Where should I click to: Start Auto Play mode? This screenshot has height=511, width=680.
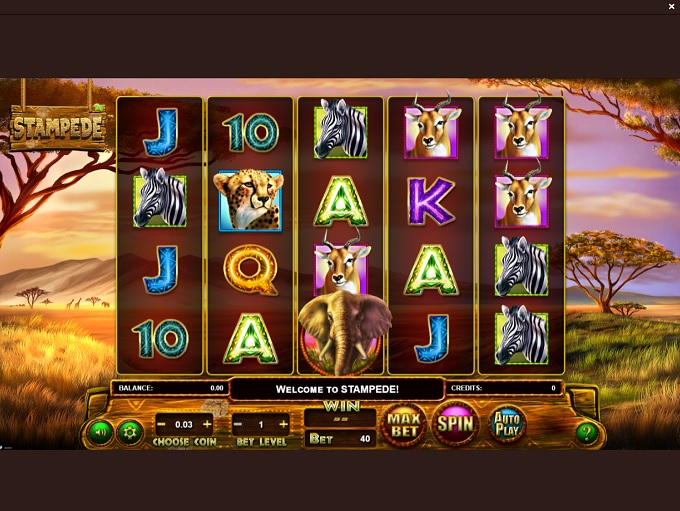(506, 423)
